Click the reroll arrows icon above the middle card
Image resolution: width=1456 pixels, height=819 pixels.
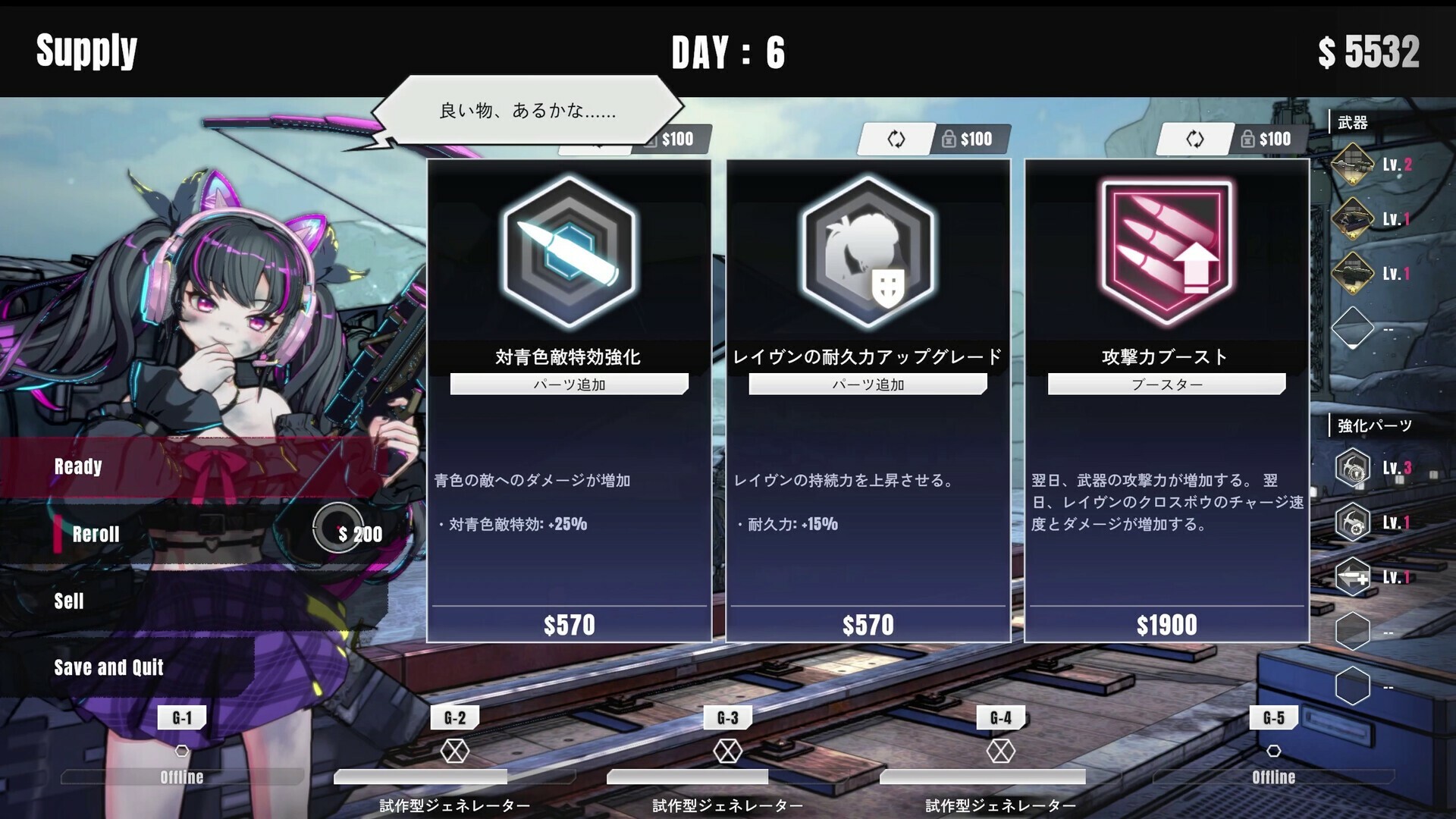pos(895,139)
